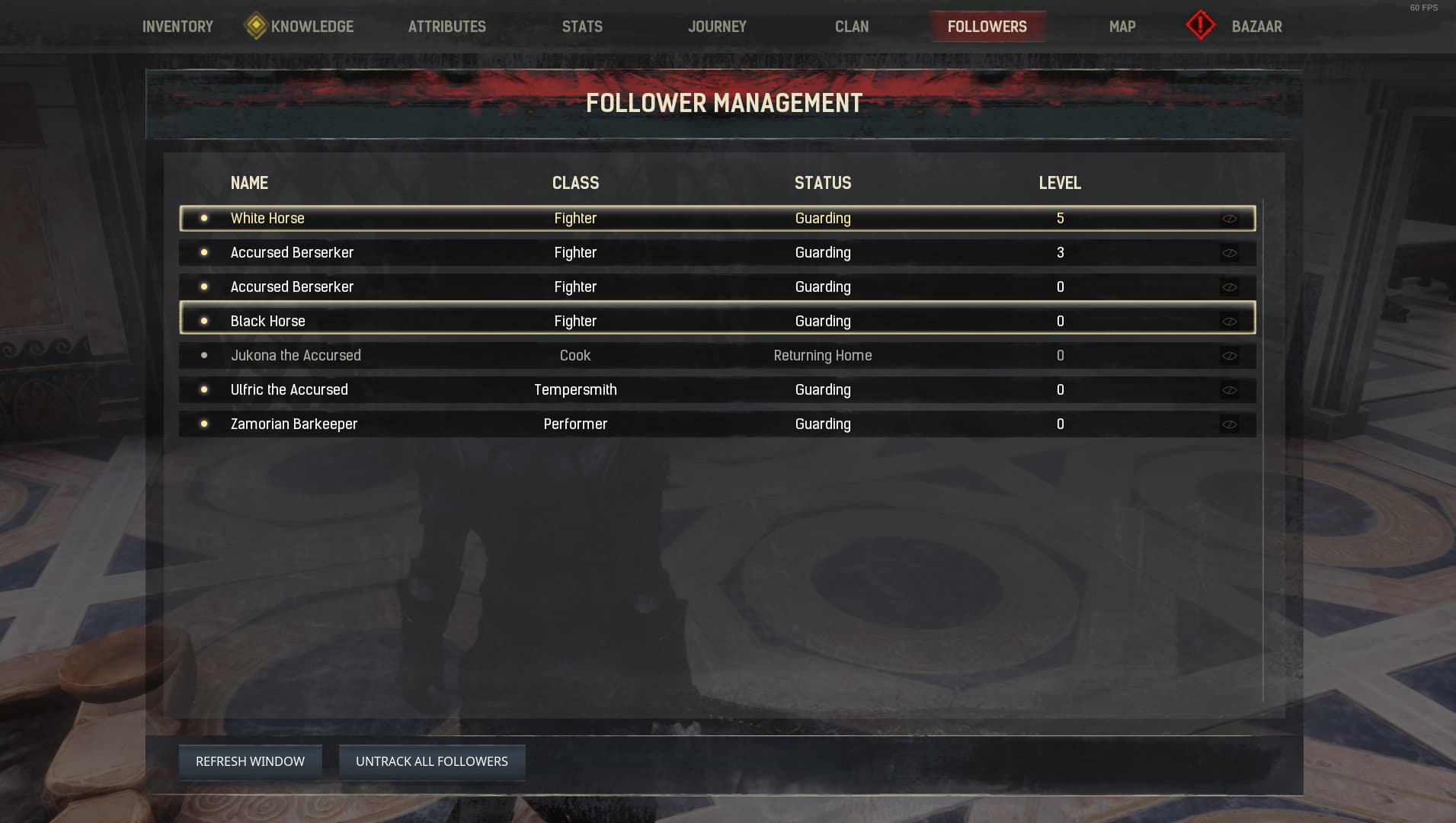
Task: Go to the Attributes tab
Action: point(447,26)
